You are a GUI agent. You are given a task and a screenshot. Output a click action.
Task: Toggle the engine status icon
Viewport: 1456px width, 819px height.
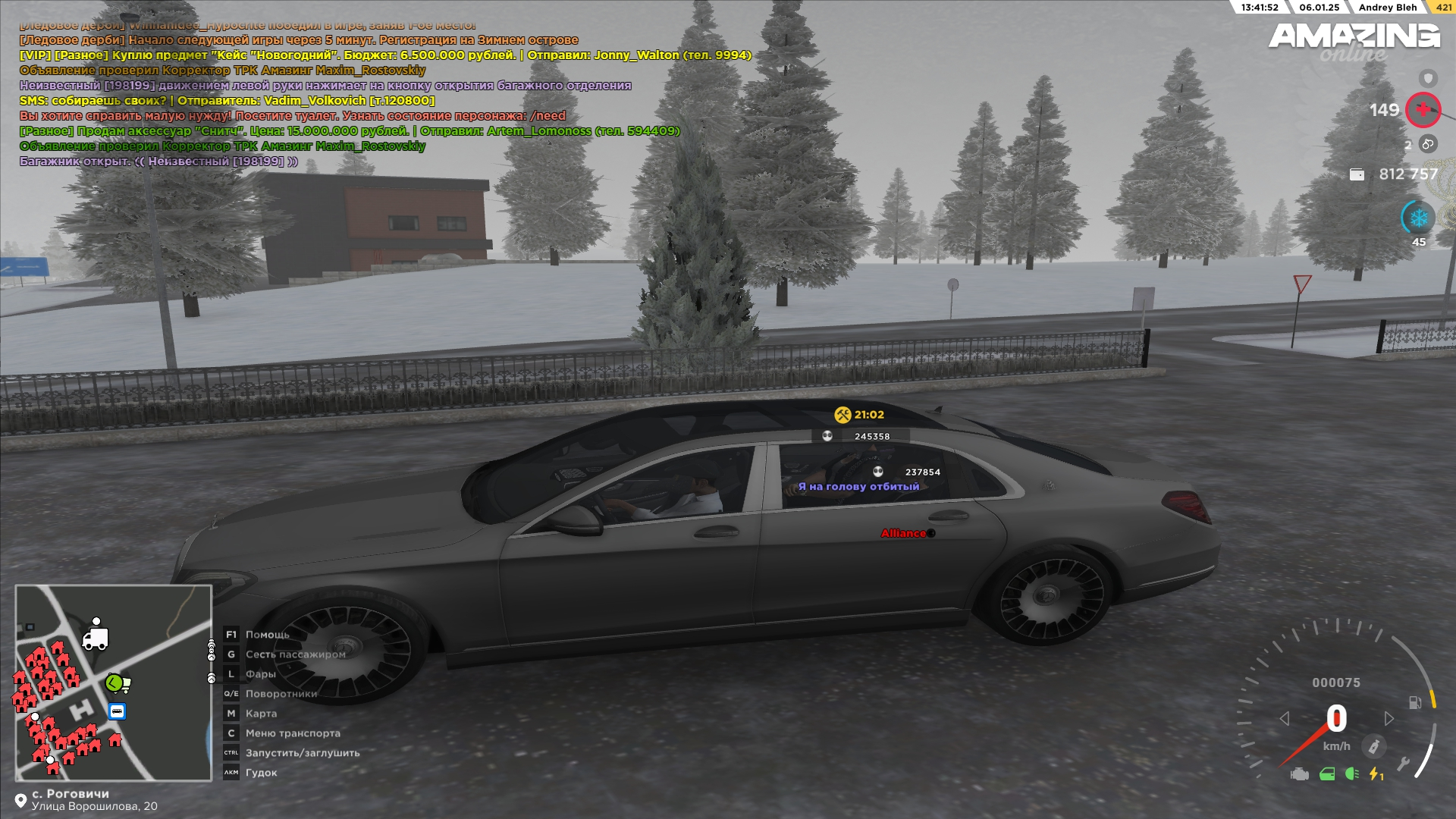(x=1299, y=774)
